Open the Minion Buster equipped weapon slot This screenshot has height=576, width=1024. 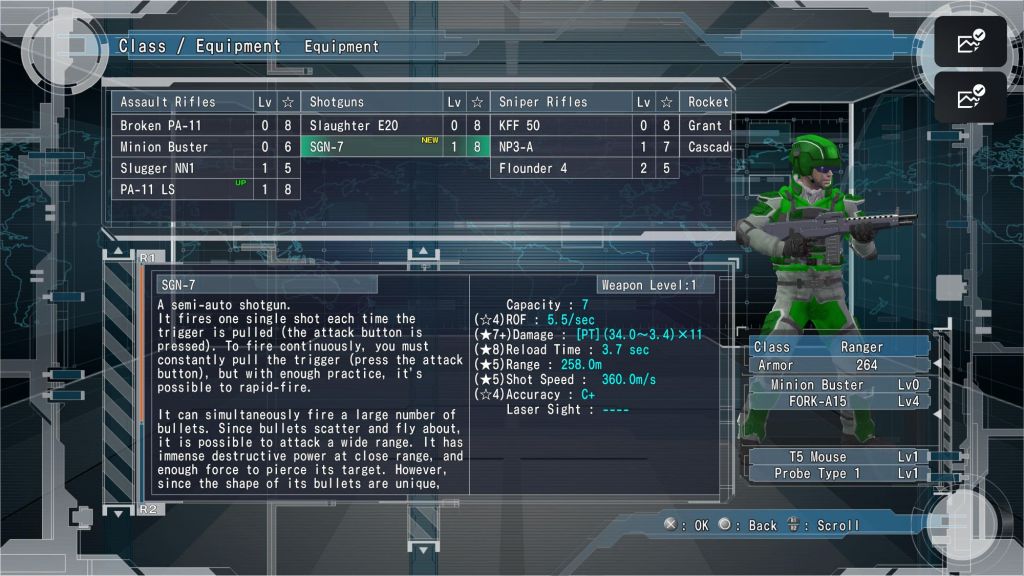pyautogui.click(x=840, y=385)
